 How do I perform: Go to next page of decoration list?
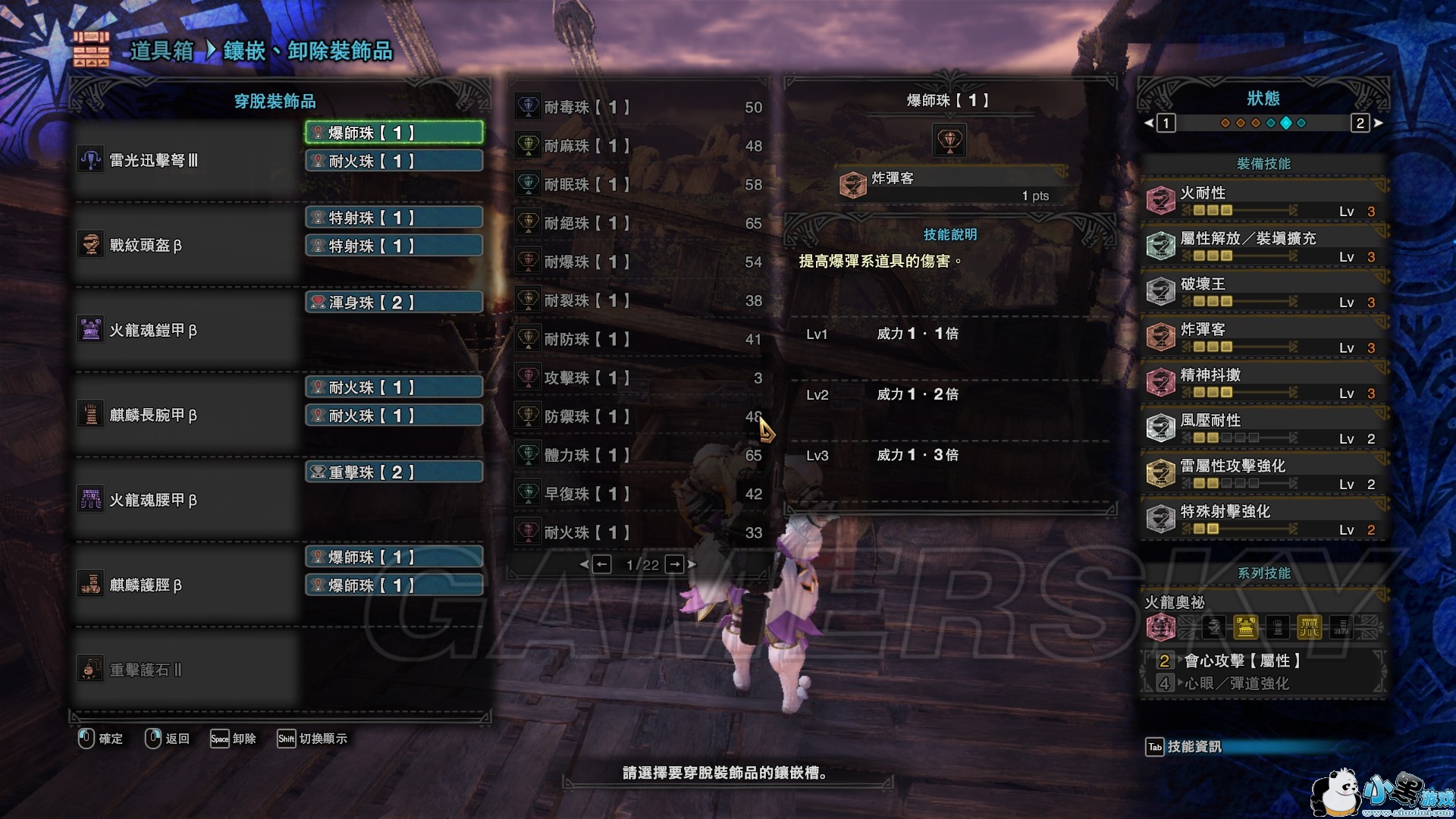675,564
